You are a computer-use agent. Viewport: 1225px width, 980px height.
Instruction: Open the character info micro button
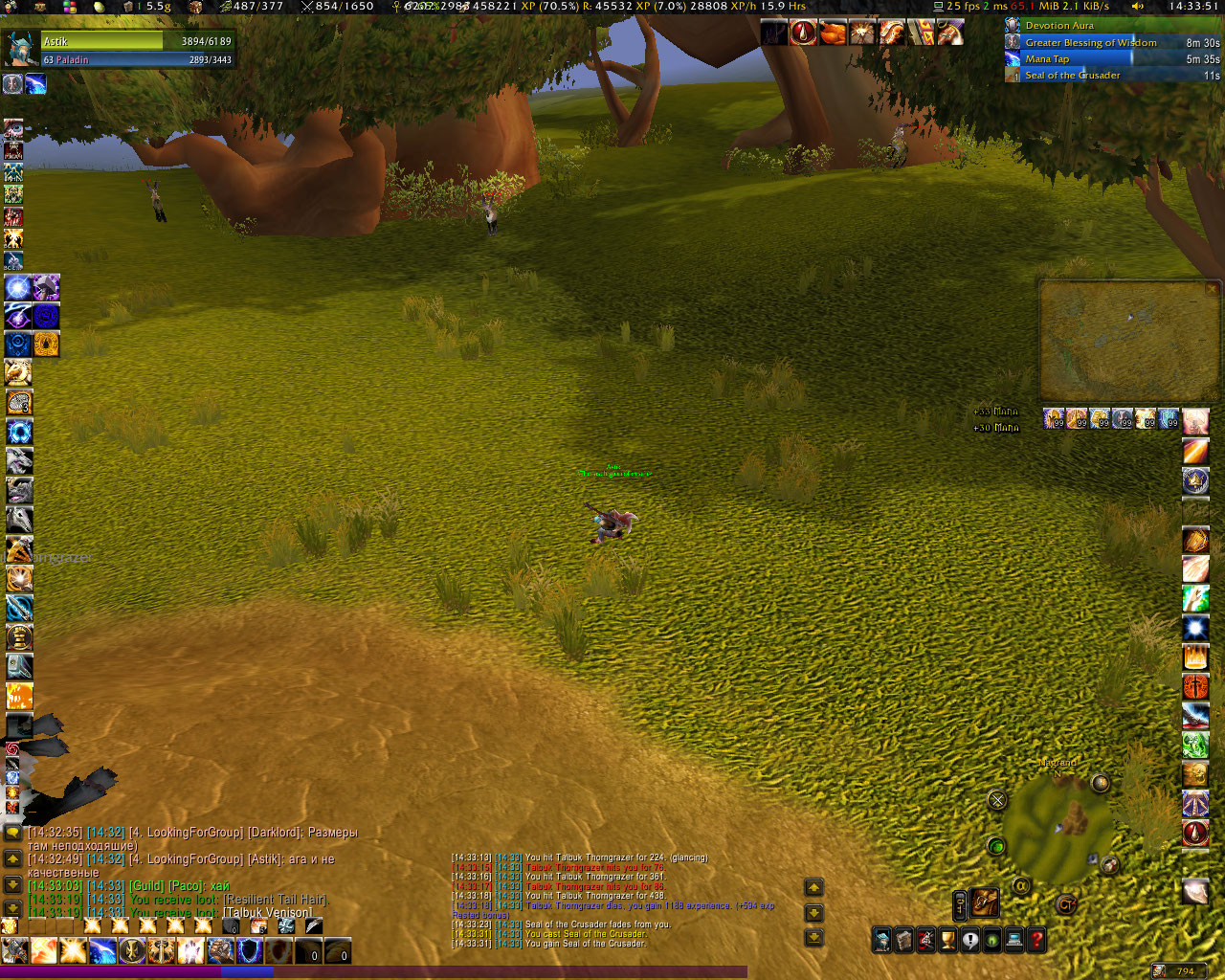coord(881,940)
